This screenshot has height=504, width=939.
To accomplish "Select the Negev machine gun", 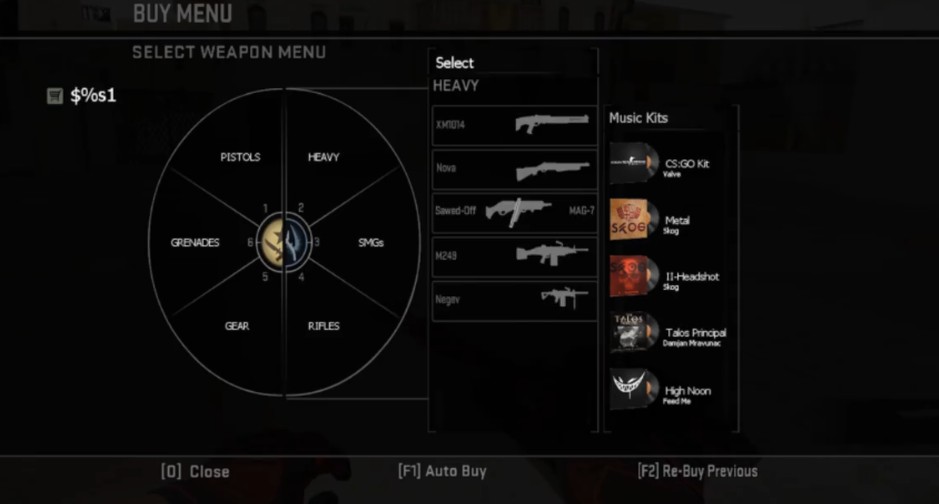I will point(514,299).
